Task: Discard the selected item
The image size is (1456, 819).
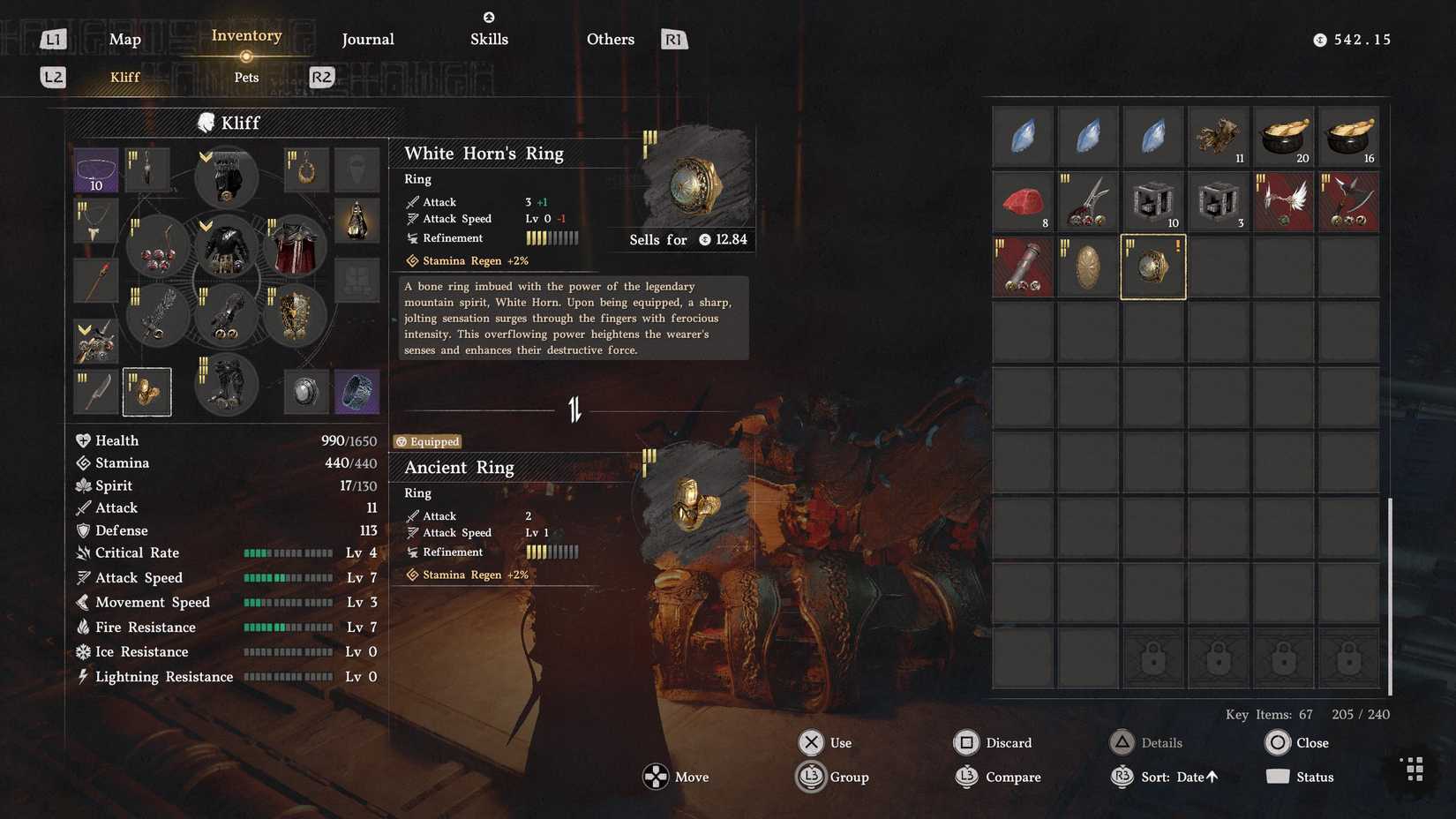Action: pyautogui.click(x=993, y=742)
